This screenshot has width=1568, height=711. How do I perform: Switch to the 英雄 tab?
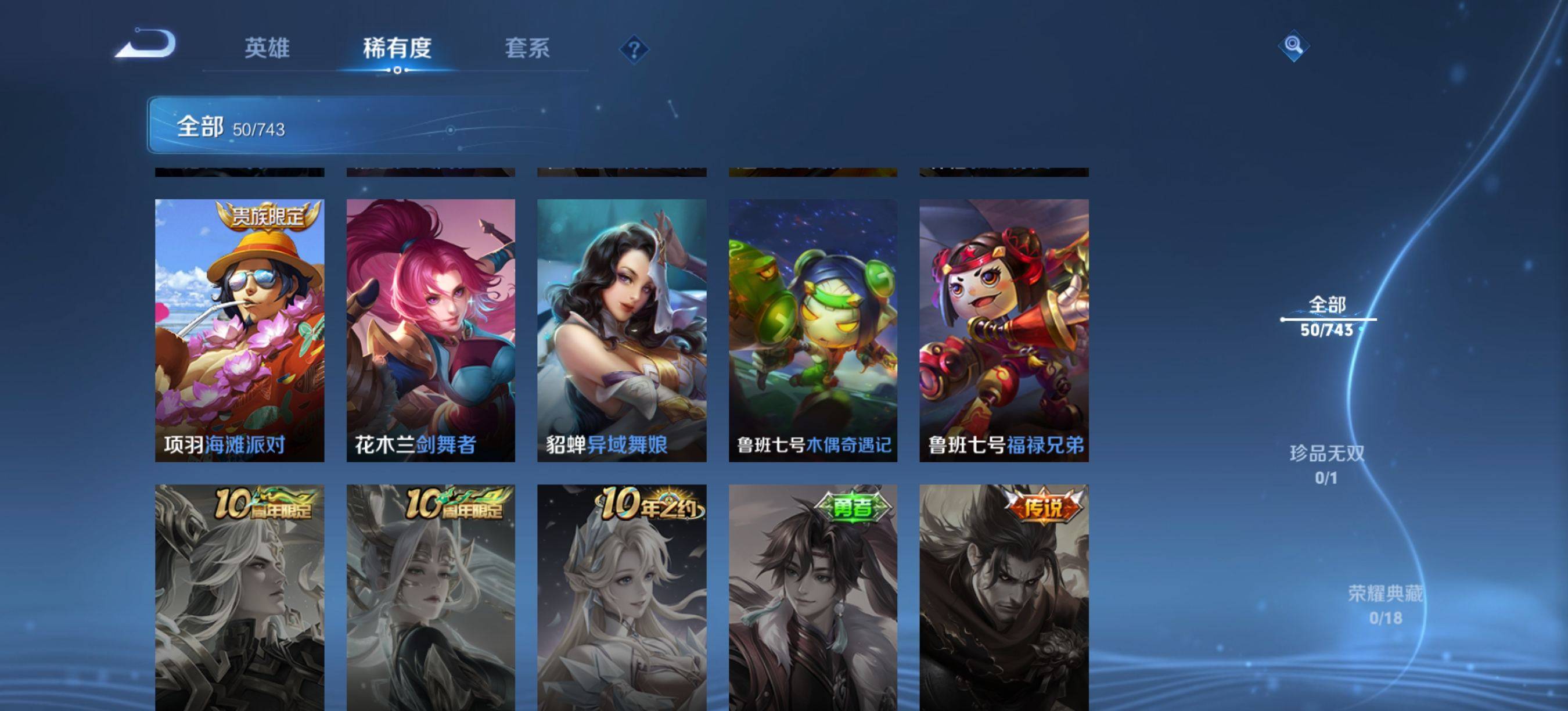[x=267, y=48]
